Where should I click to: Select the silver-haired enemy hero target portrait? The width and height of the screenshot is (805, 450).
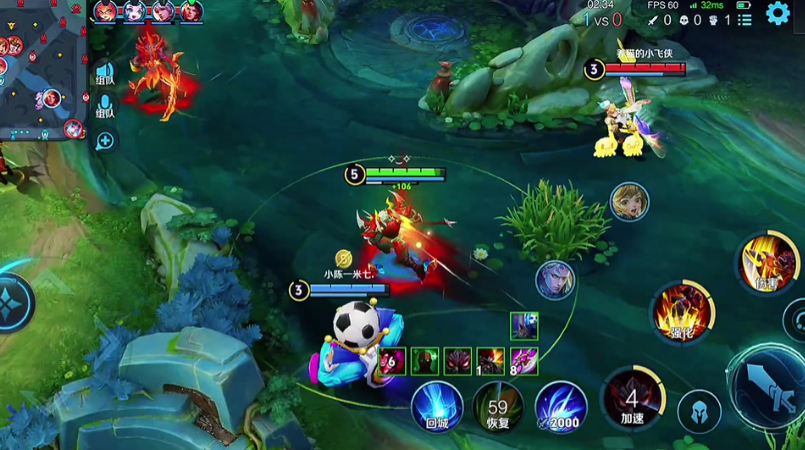coord(554,279)
